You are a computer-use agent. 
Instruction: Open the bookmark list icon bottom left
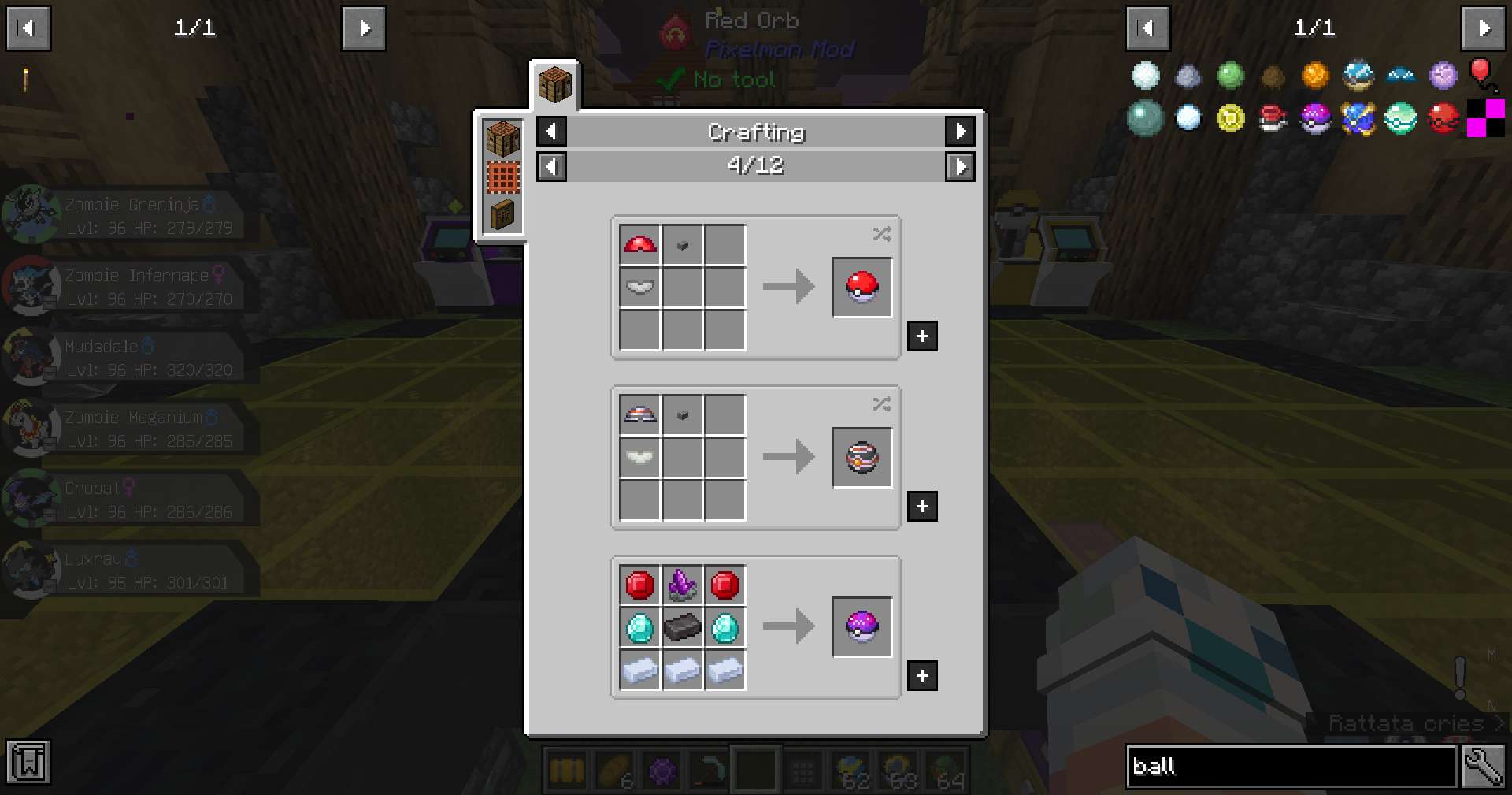tap(28, 762)
